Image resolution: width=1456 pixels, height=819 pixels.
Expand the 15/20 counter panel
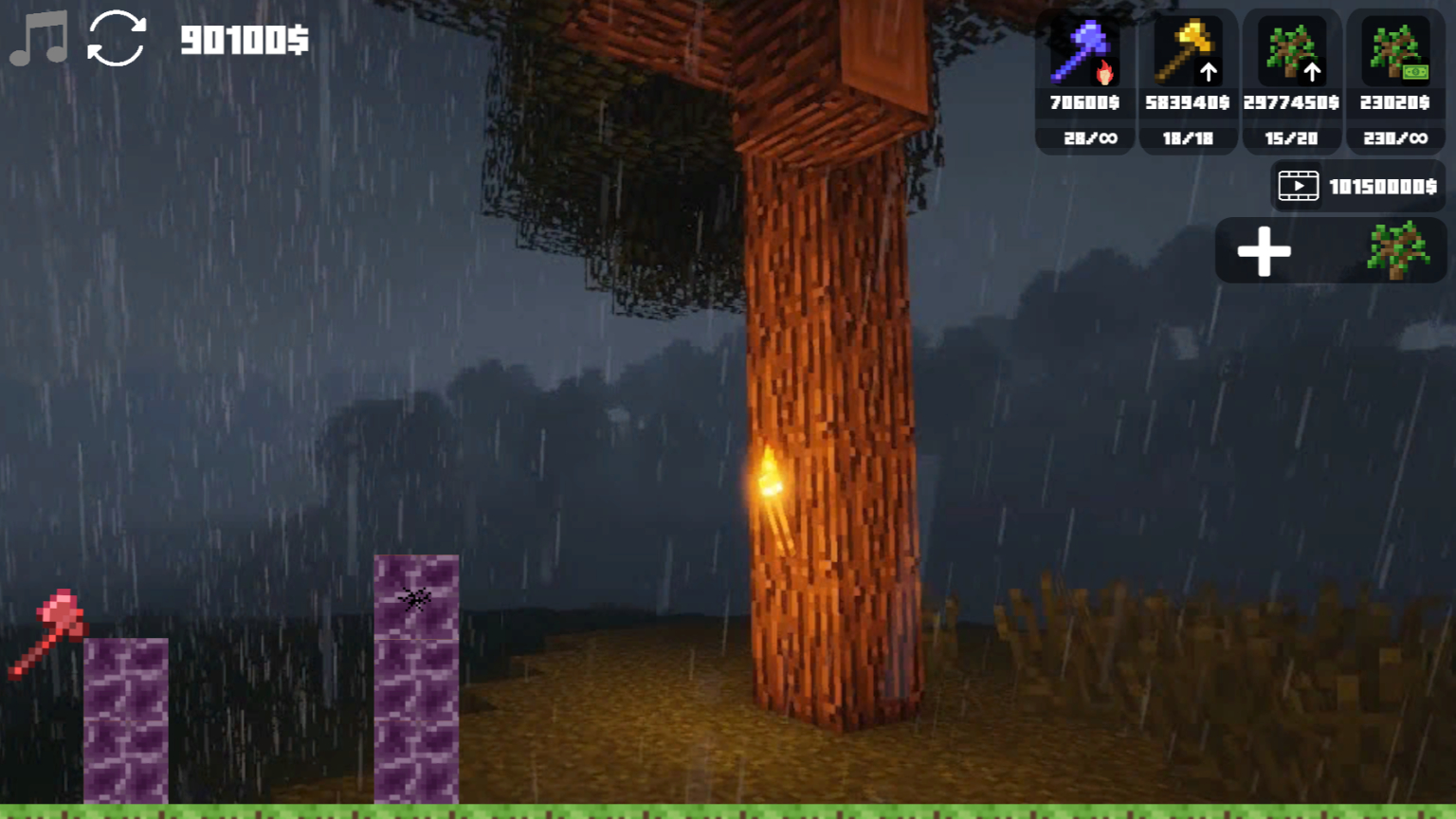point(1292,138)
